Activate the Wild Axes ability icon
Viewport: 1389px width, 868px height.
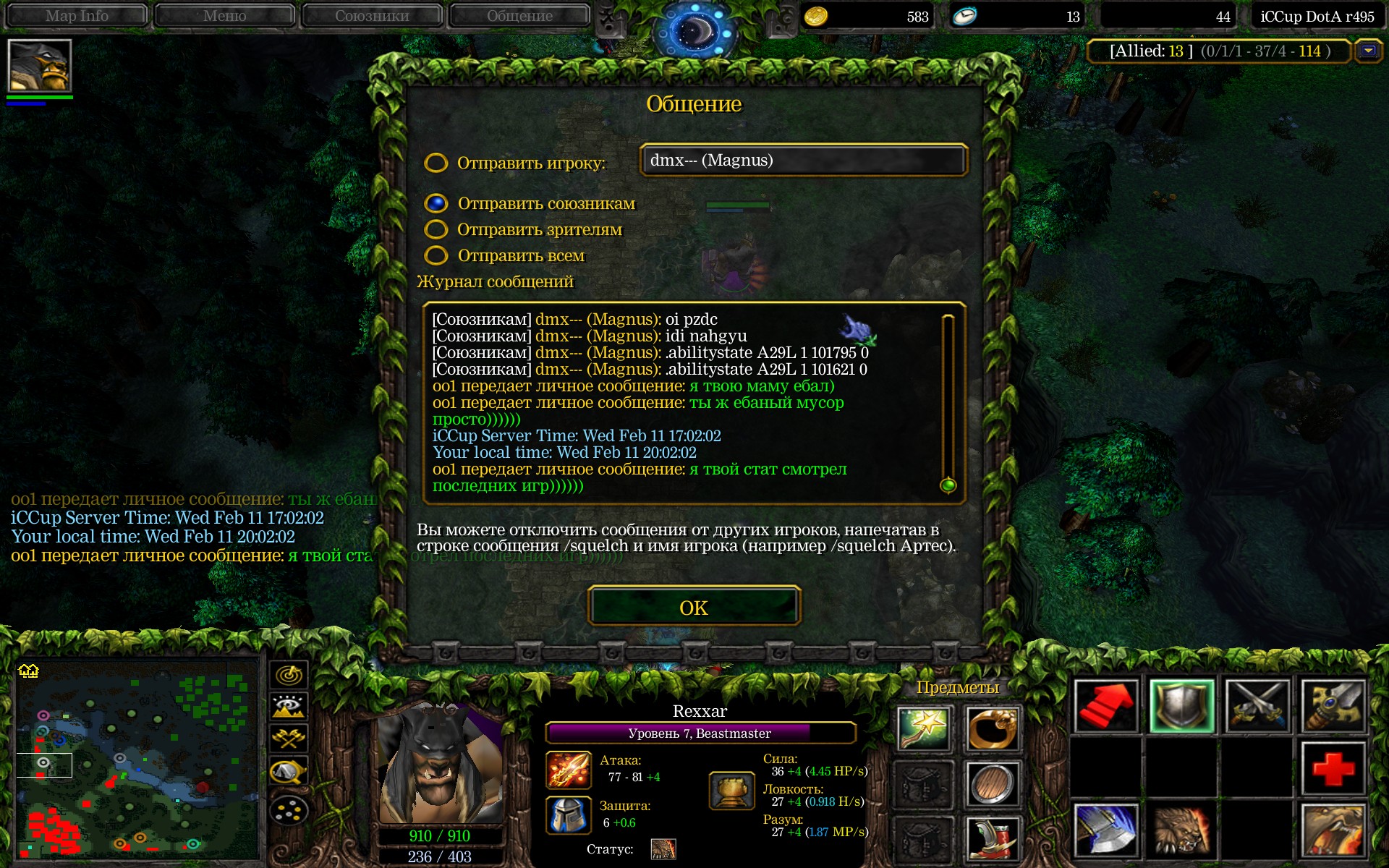1105,830
